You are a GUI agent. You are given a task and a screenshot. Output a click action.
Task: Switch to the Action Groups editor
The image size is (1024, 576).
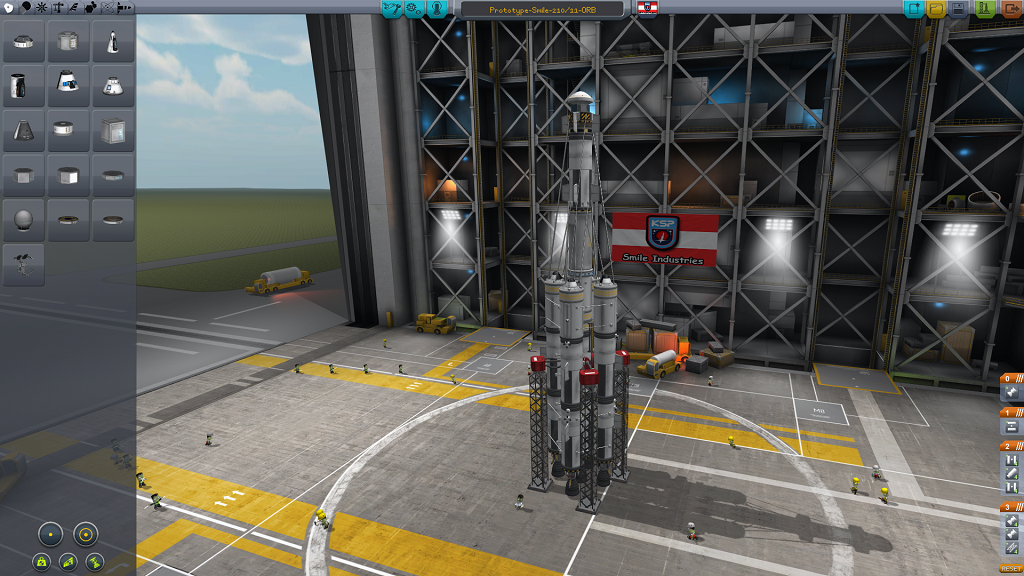point(414,9)
